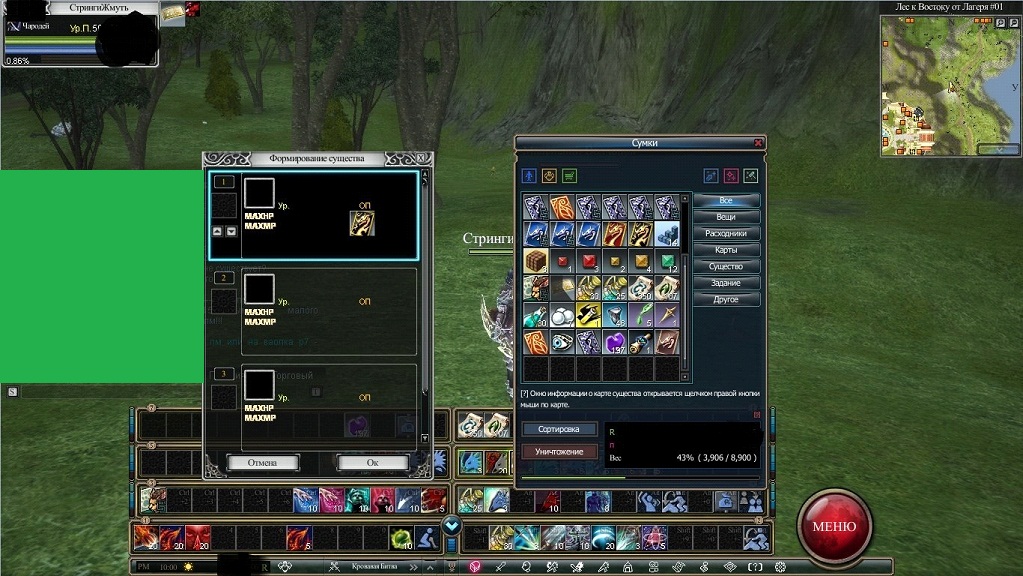Show the Задание quest items tab
The image size is (1023, 576).
tap(726, 283)
